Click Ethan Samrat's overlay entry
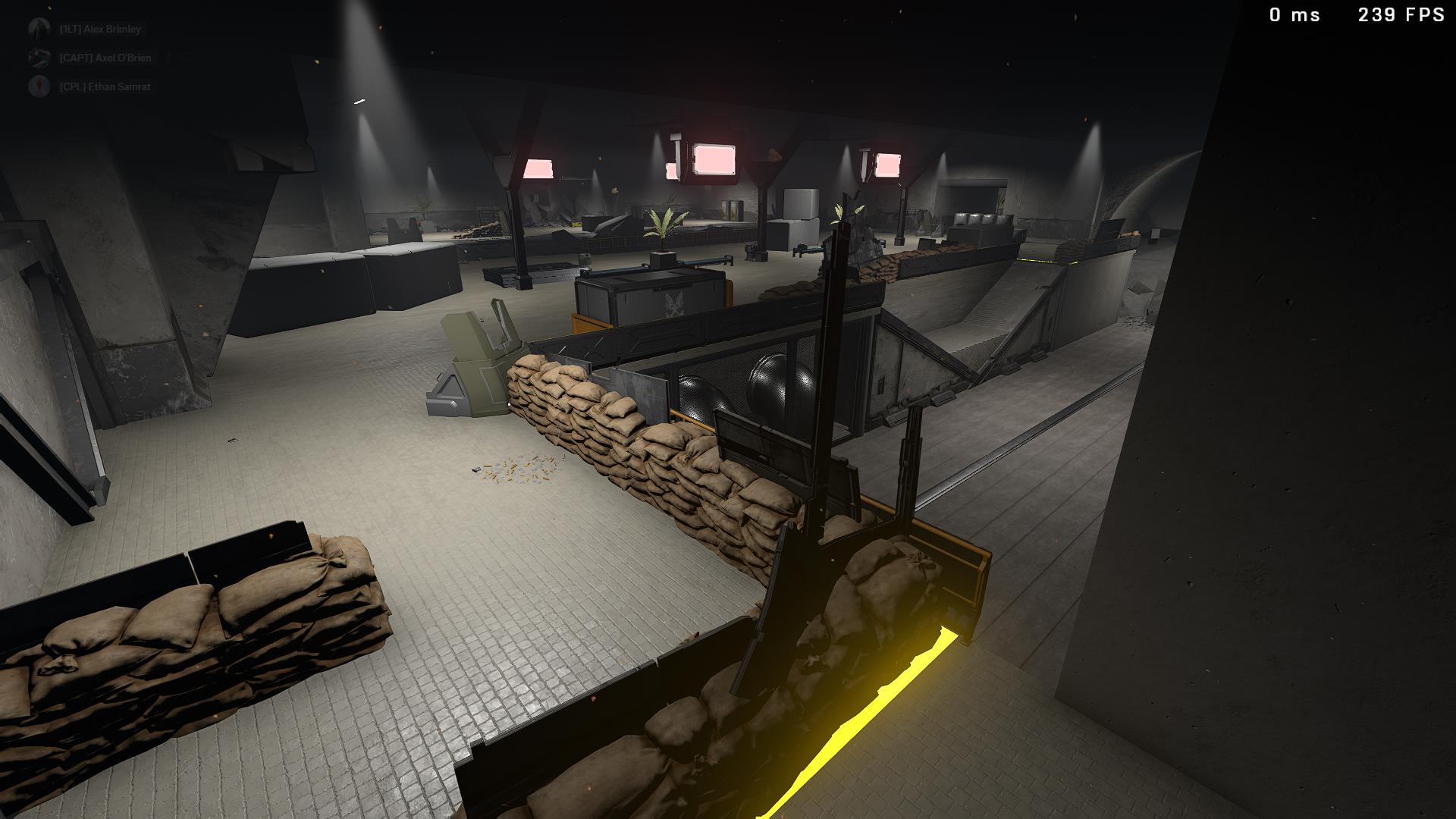The image size is (1456, 819). pyautogui.click(x=104, y=87)
